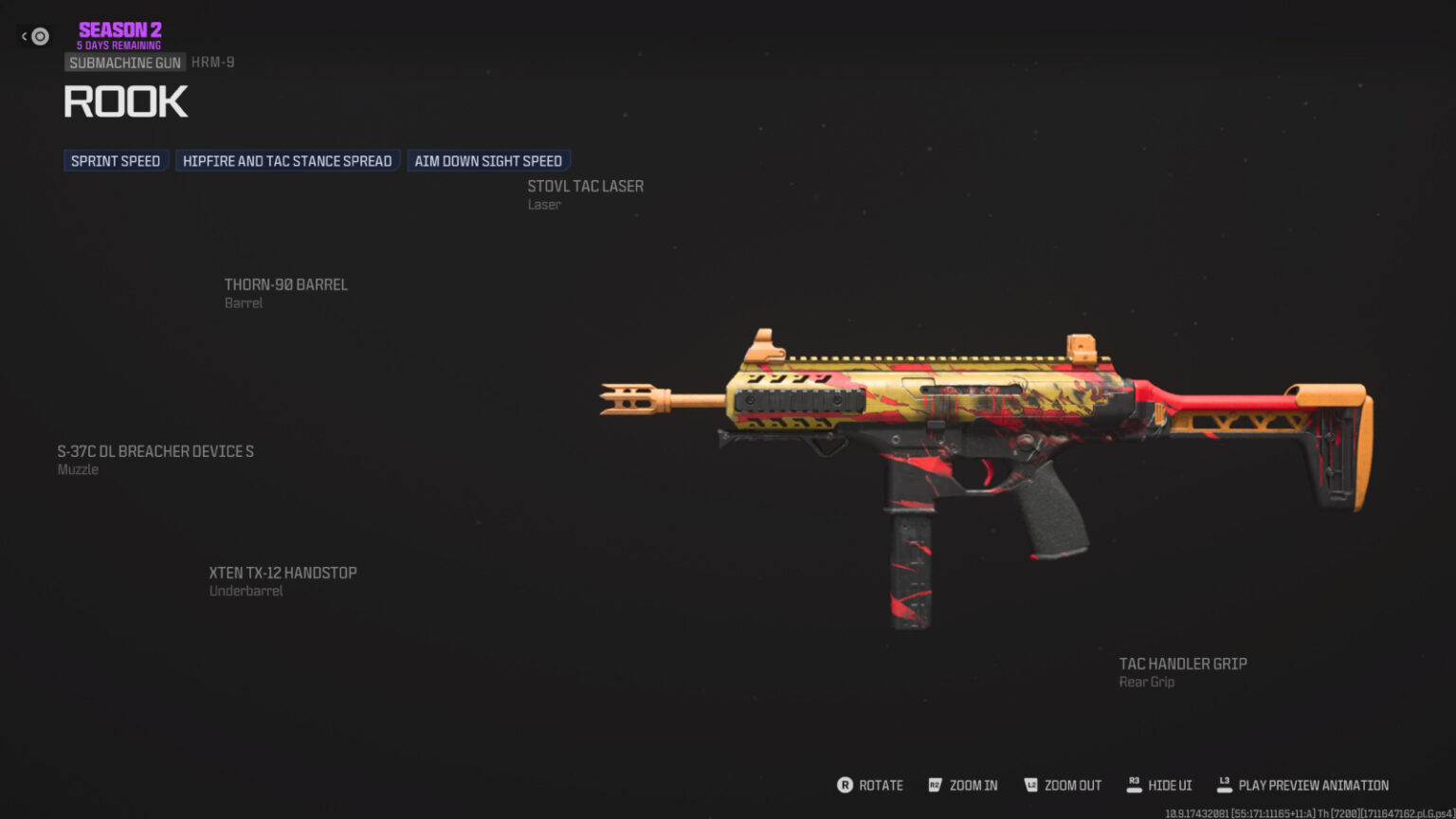Viewport: 1456px width, 819px height.
Task: Toggle the Hipfire and Tac Stance Spread badge
Action: pos(287,160)
